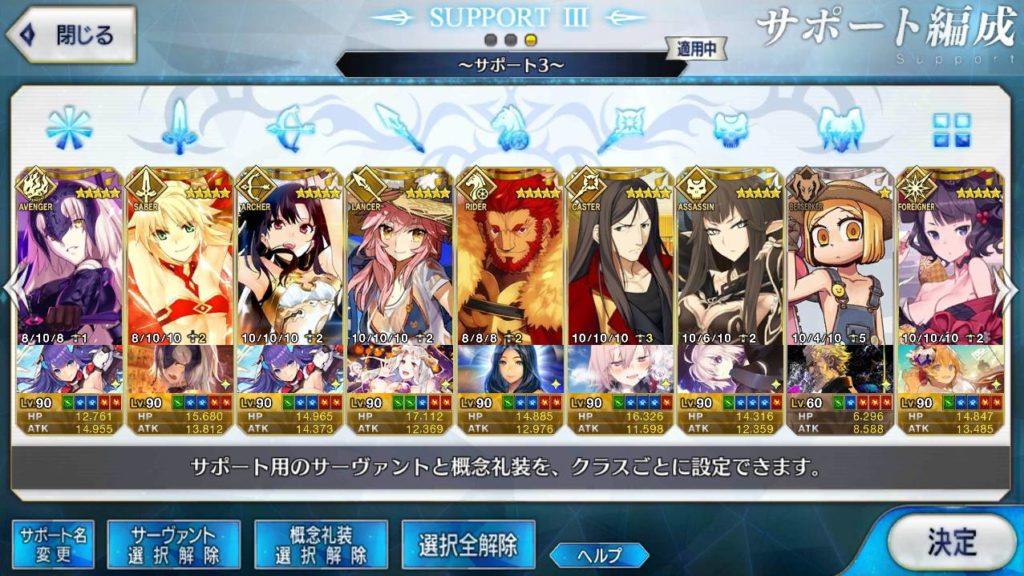Rename the support set via サポート名変更
The height and width of the screenshot is (576, 1024).
[52, 545]
